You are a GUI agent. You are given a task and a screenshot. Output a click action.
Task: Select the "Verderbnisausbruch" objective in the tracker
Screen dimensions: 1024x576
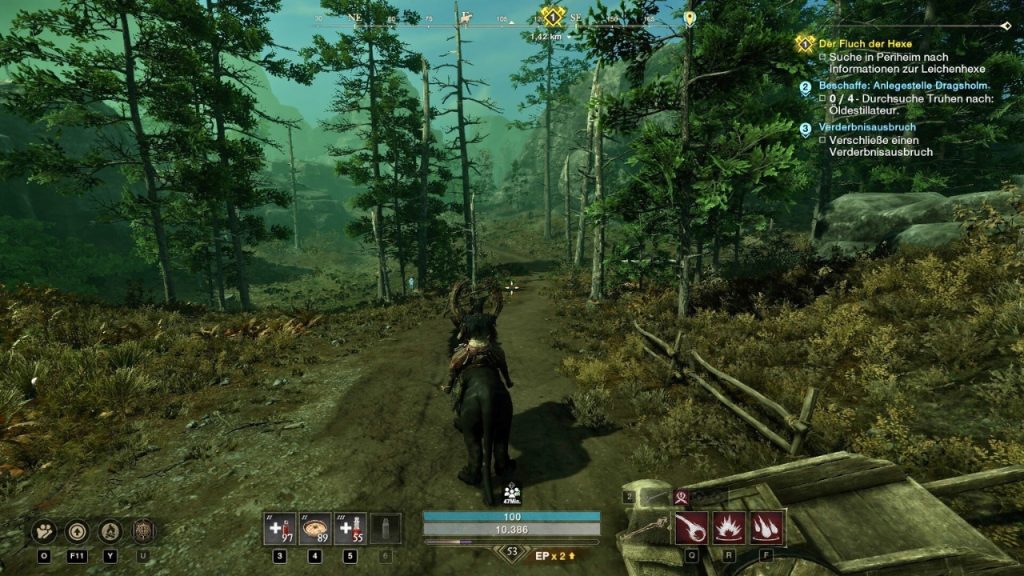point(867,127)
